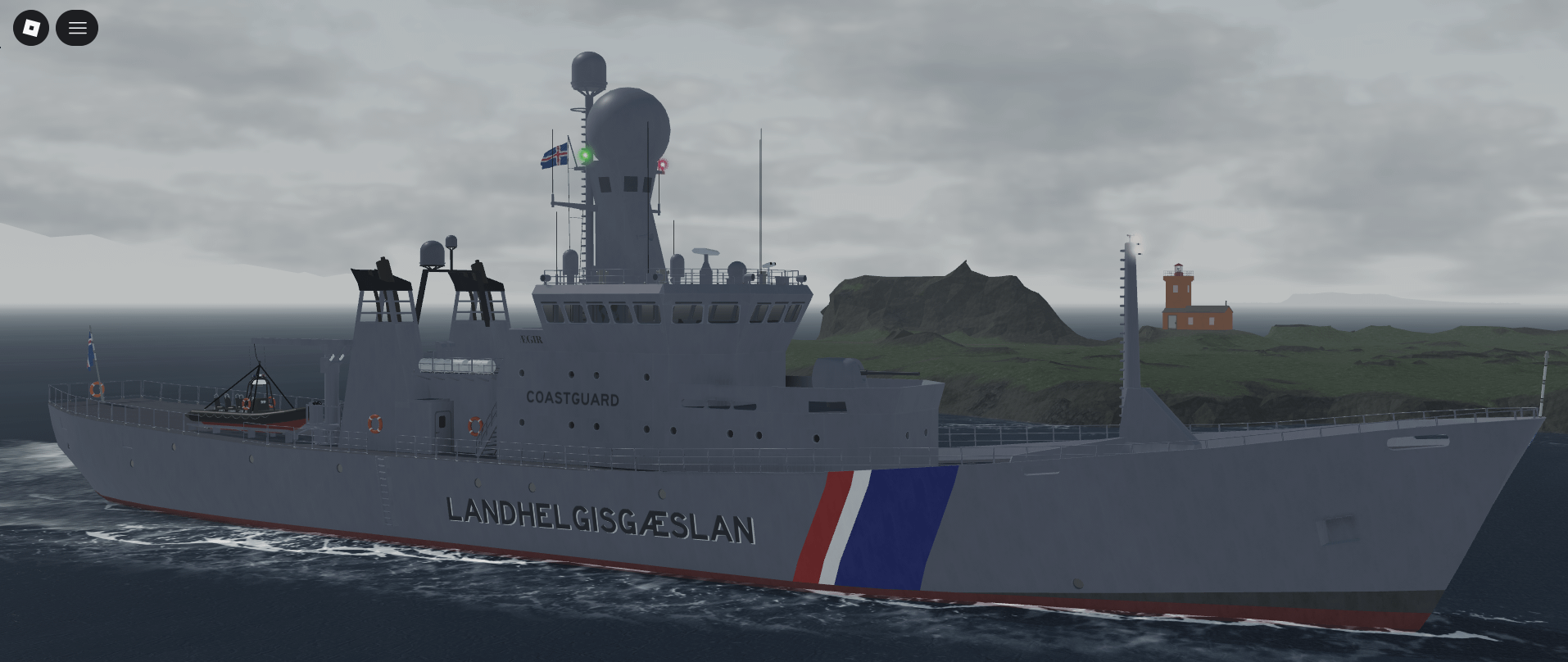
Task: Open the hamburger lines menu button
Action: point(77,28)
